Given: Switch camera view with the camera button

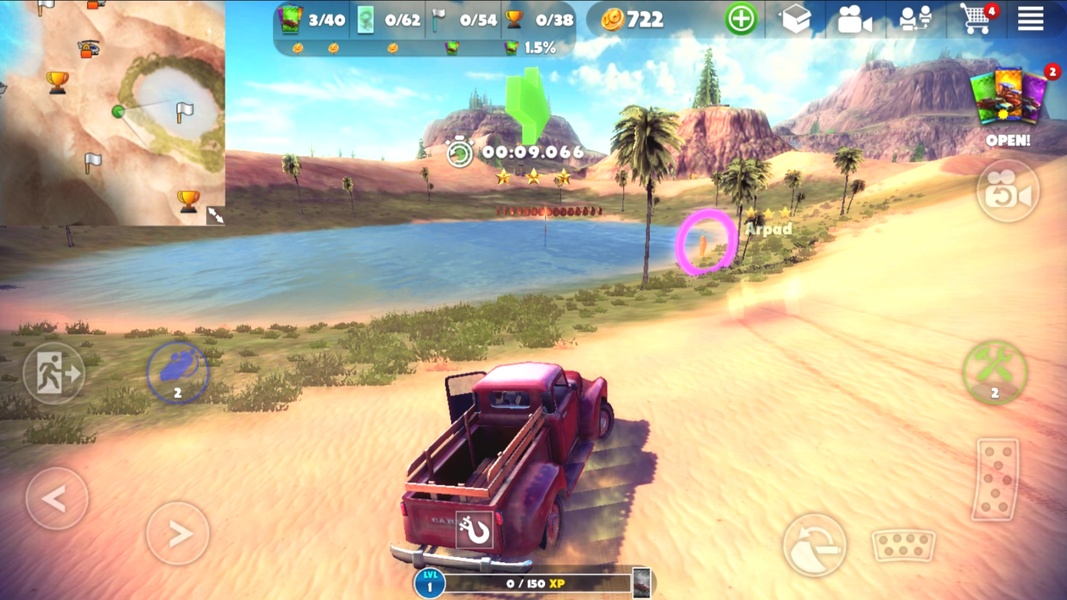Looking at the screenshot, I should [x=1007, y=191].
